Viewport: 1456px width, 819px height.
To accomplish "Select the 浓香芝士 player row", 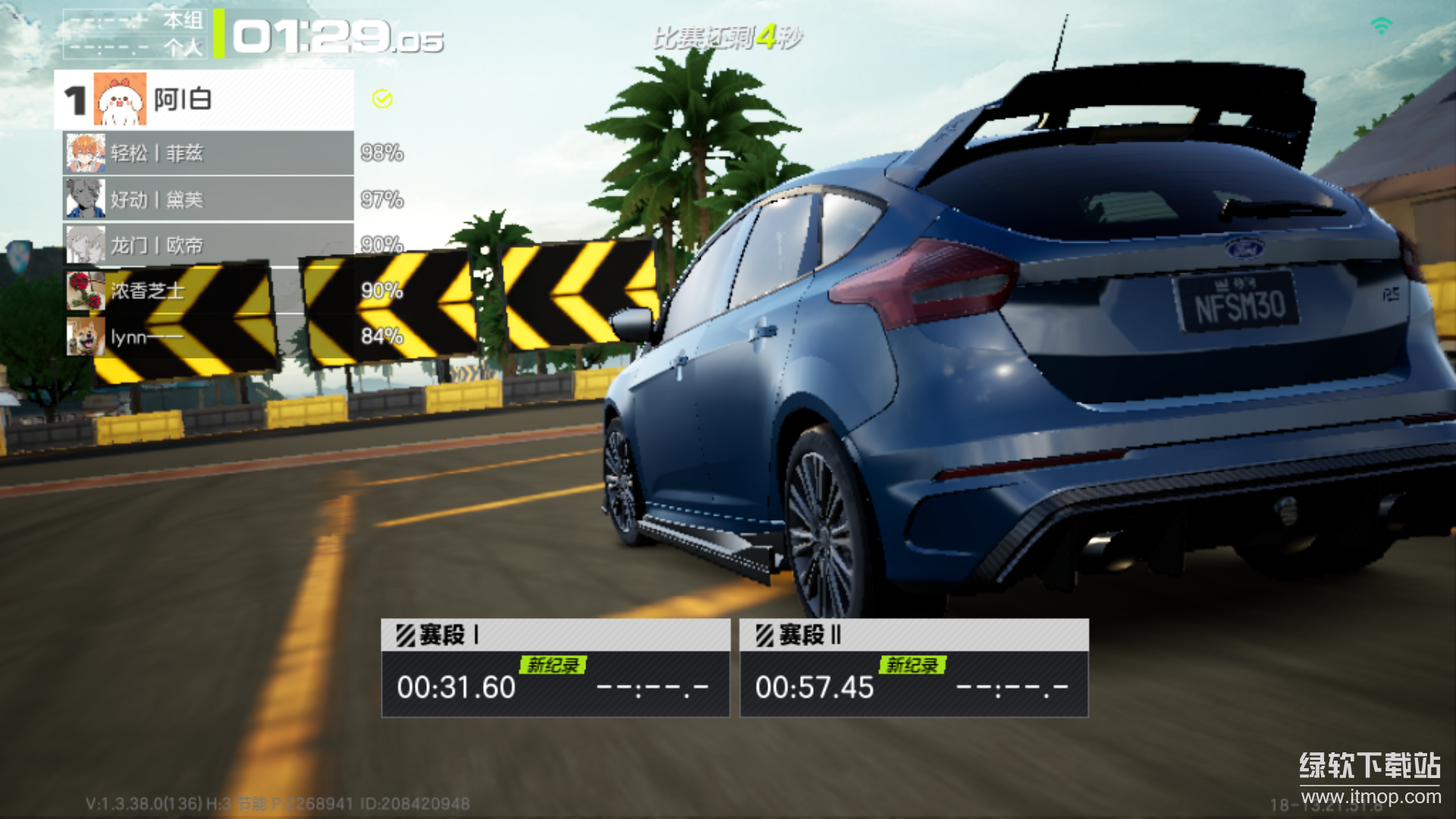I will pyautogui.click(x=209, y=290).
